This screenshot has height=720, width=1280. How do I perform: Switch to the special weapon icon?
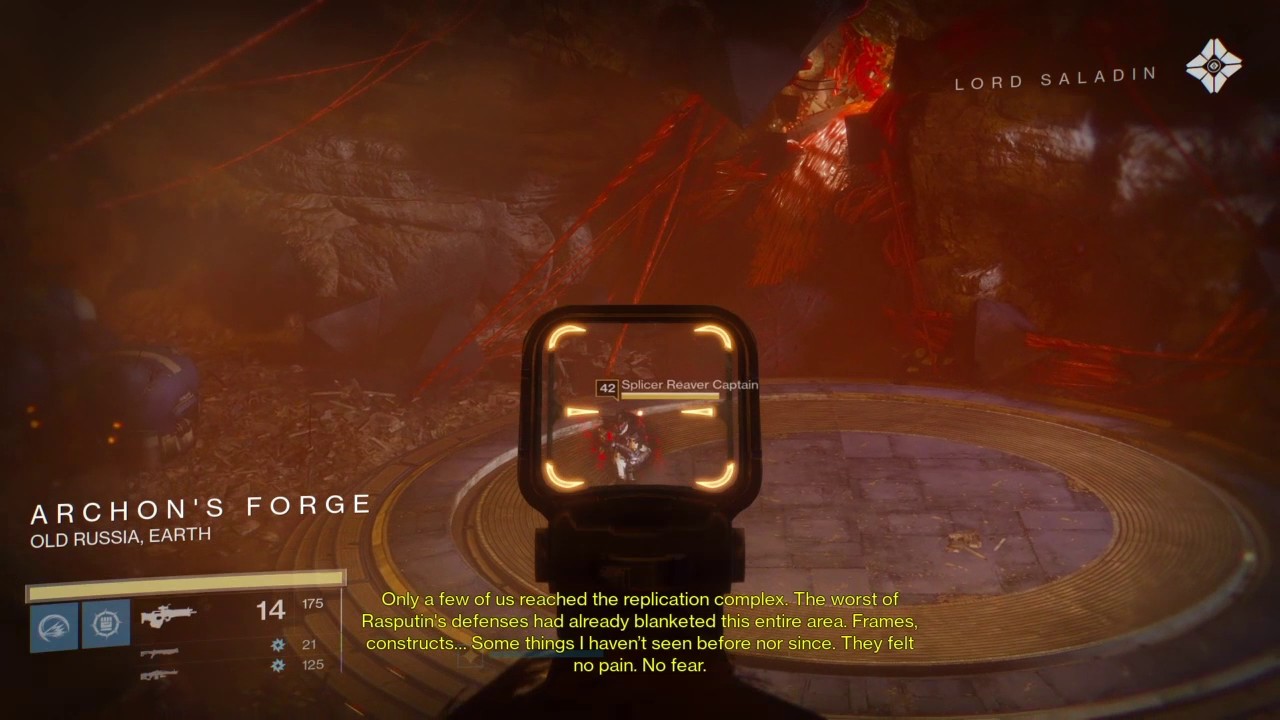160,652
